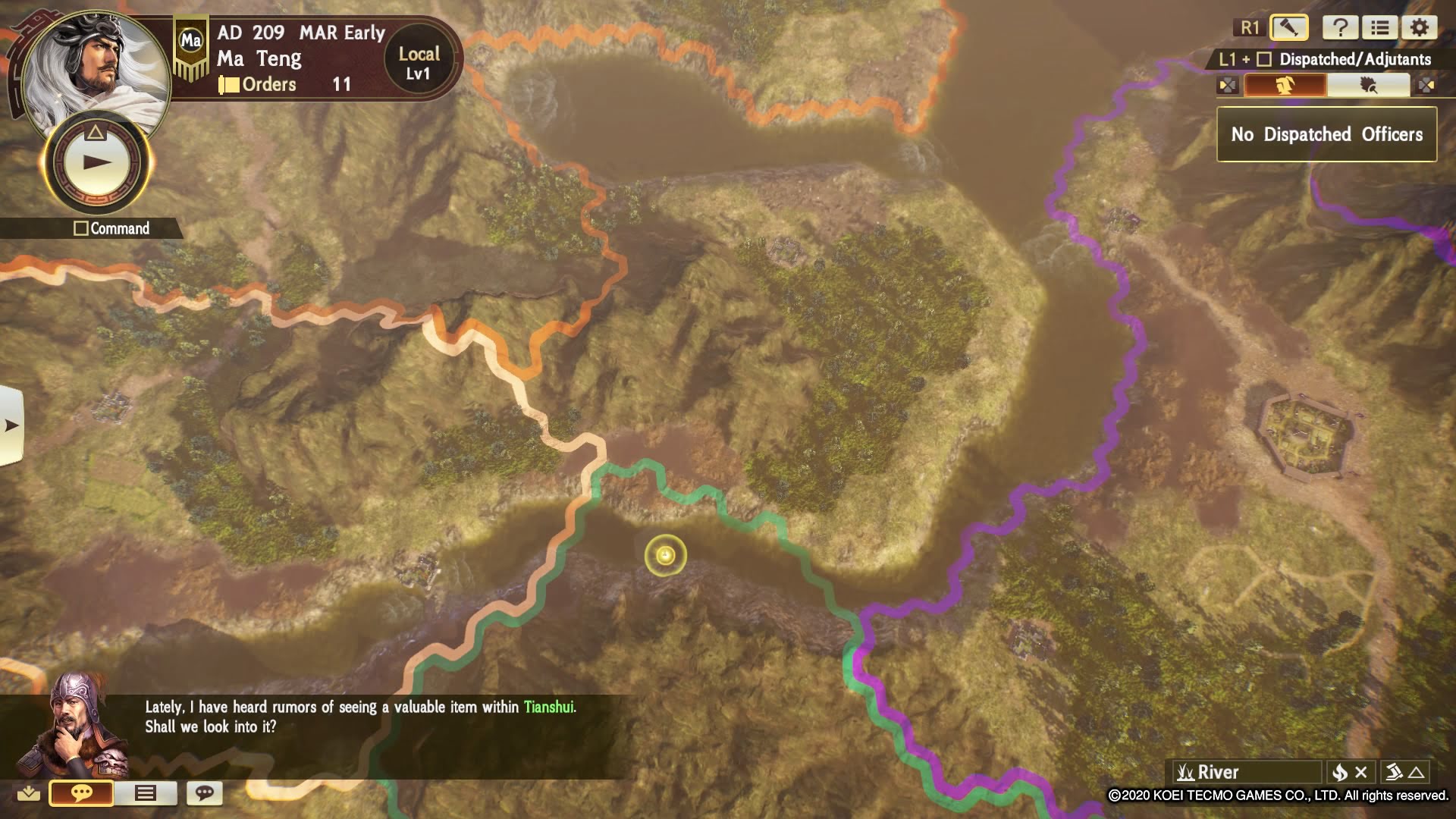Open the gear settings button

[1419, 28]
